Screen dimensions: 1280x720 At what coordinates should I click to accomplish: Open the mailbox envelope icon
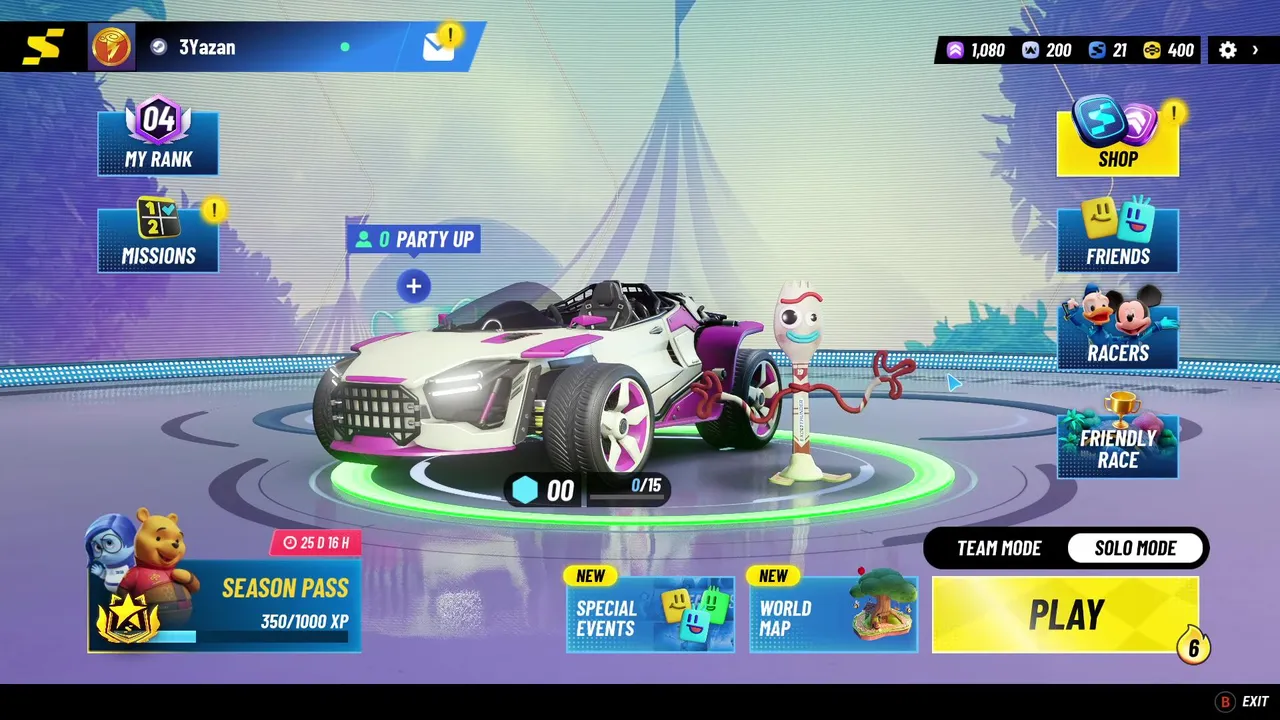tap(438, 47)
